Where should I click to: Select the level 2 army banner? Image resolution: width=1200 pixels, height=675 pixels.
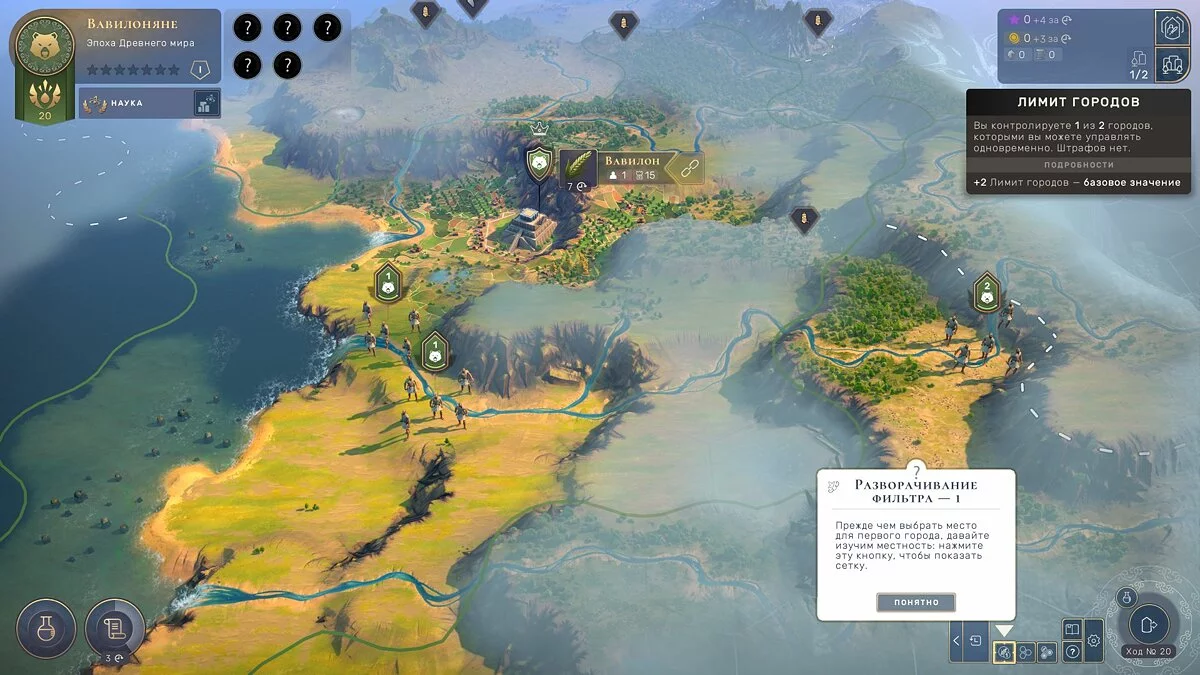[x=987, y=292]
